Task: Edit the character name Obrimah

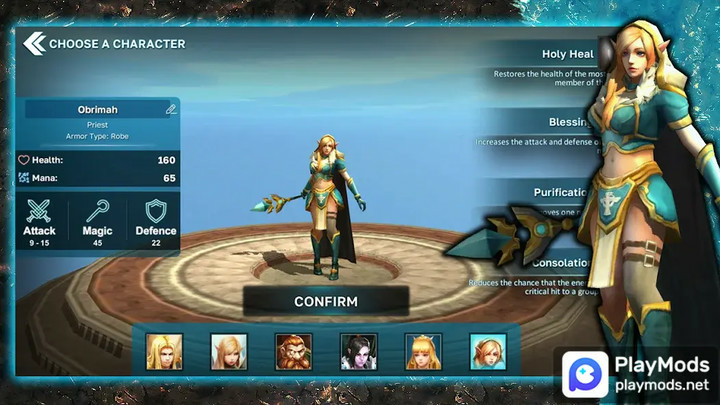Action: (x=171, y=109)
